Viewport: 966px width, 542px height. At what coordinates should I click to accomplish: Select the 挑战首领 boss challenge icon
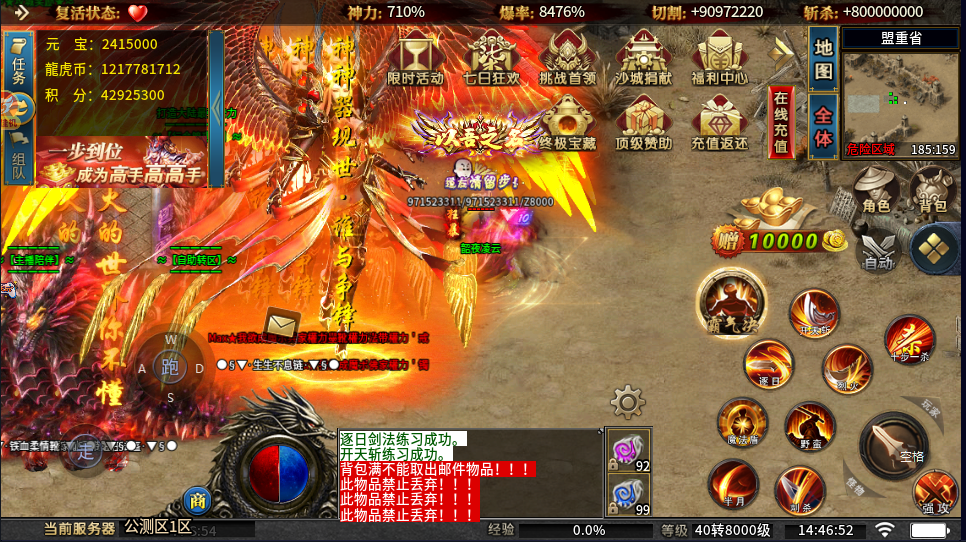567,58
